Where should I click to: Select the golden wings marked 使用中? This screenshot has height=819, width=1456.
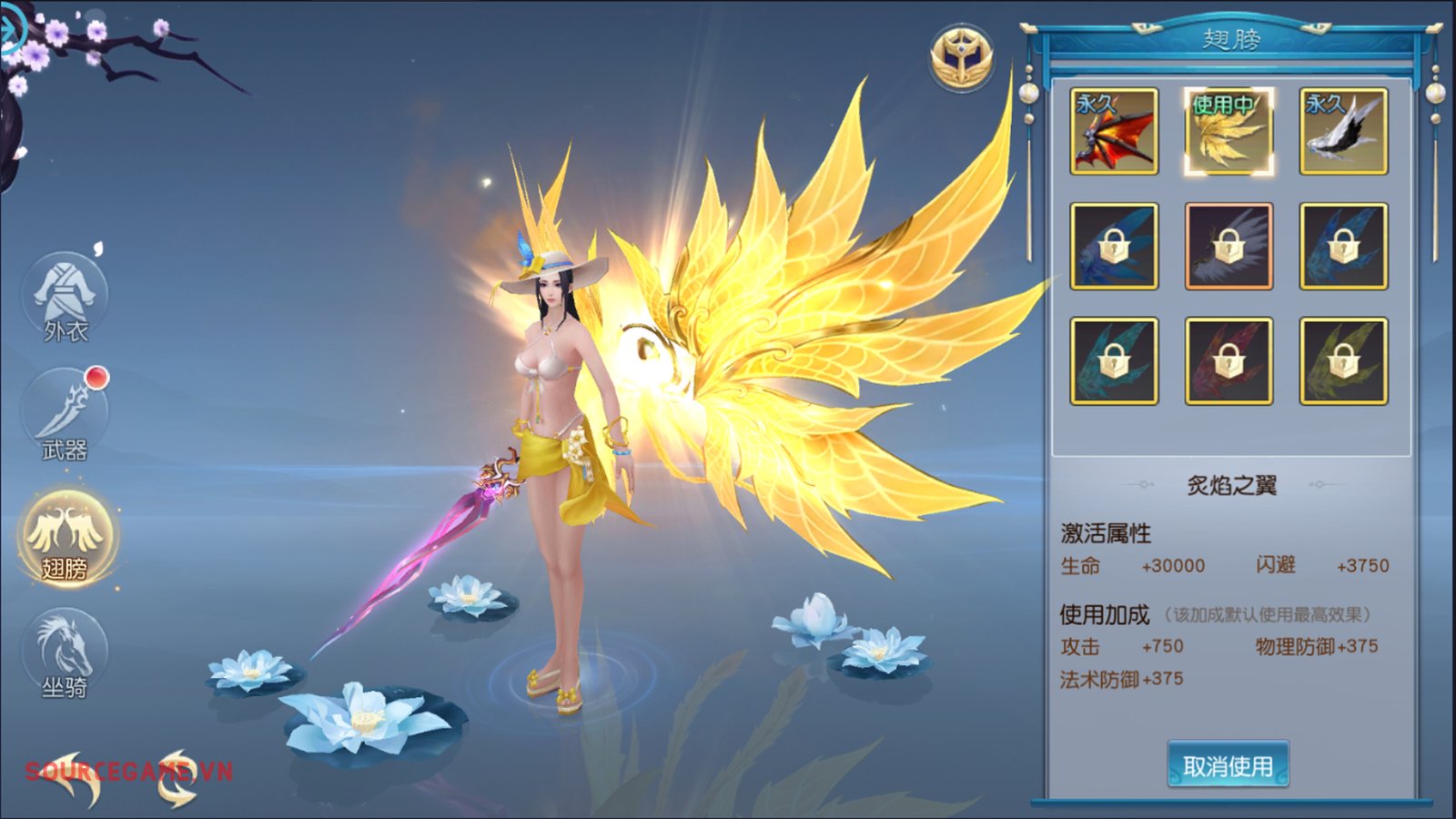pos(1228,131)
